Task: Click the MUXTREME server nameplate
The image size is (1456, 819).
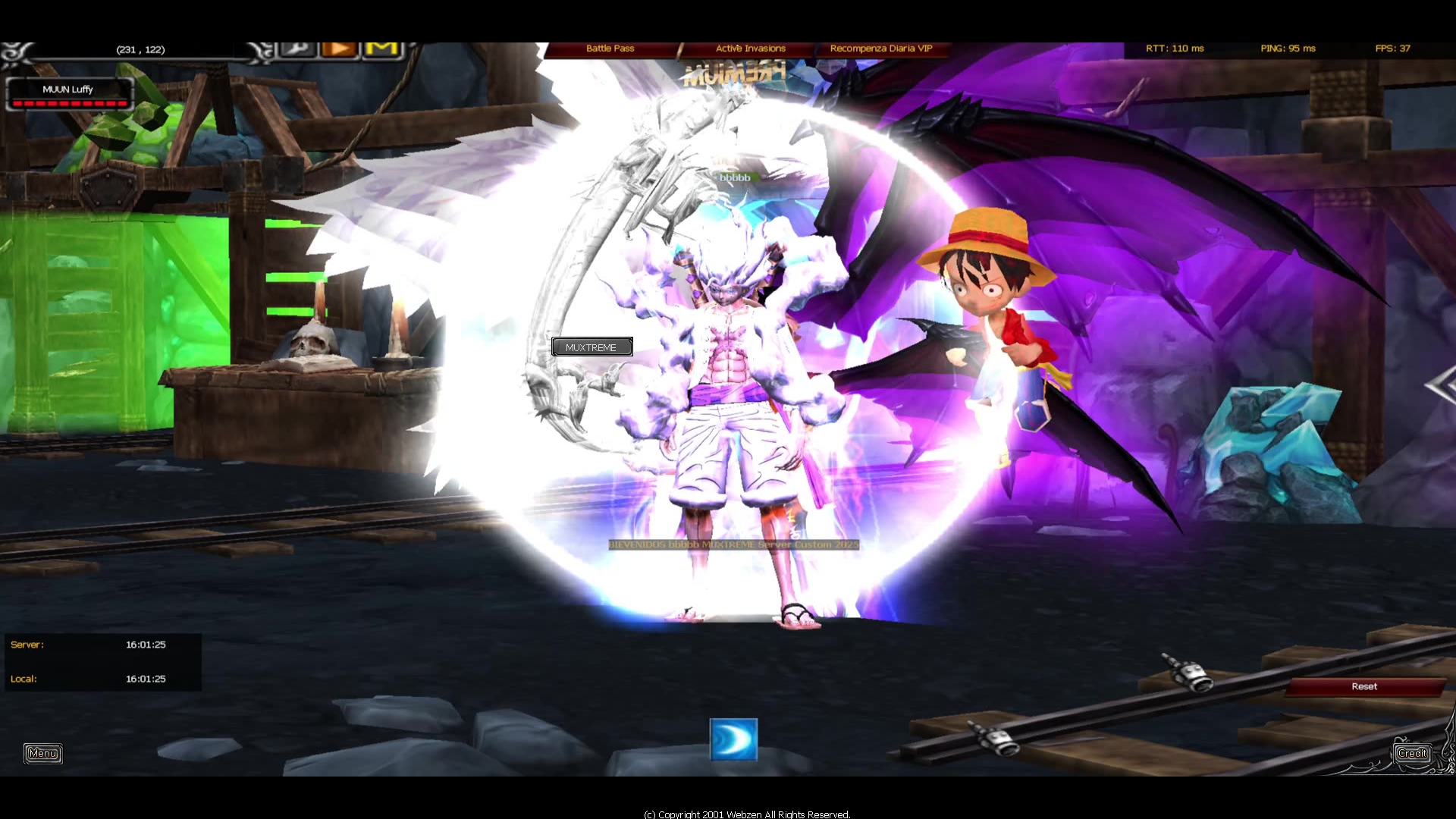Action: 592,347
